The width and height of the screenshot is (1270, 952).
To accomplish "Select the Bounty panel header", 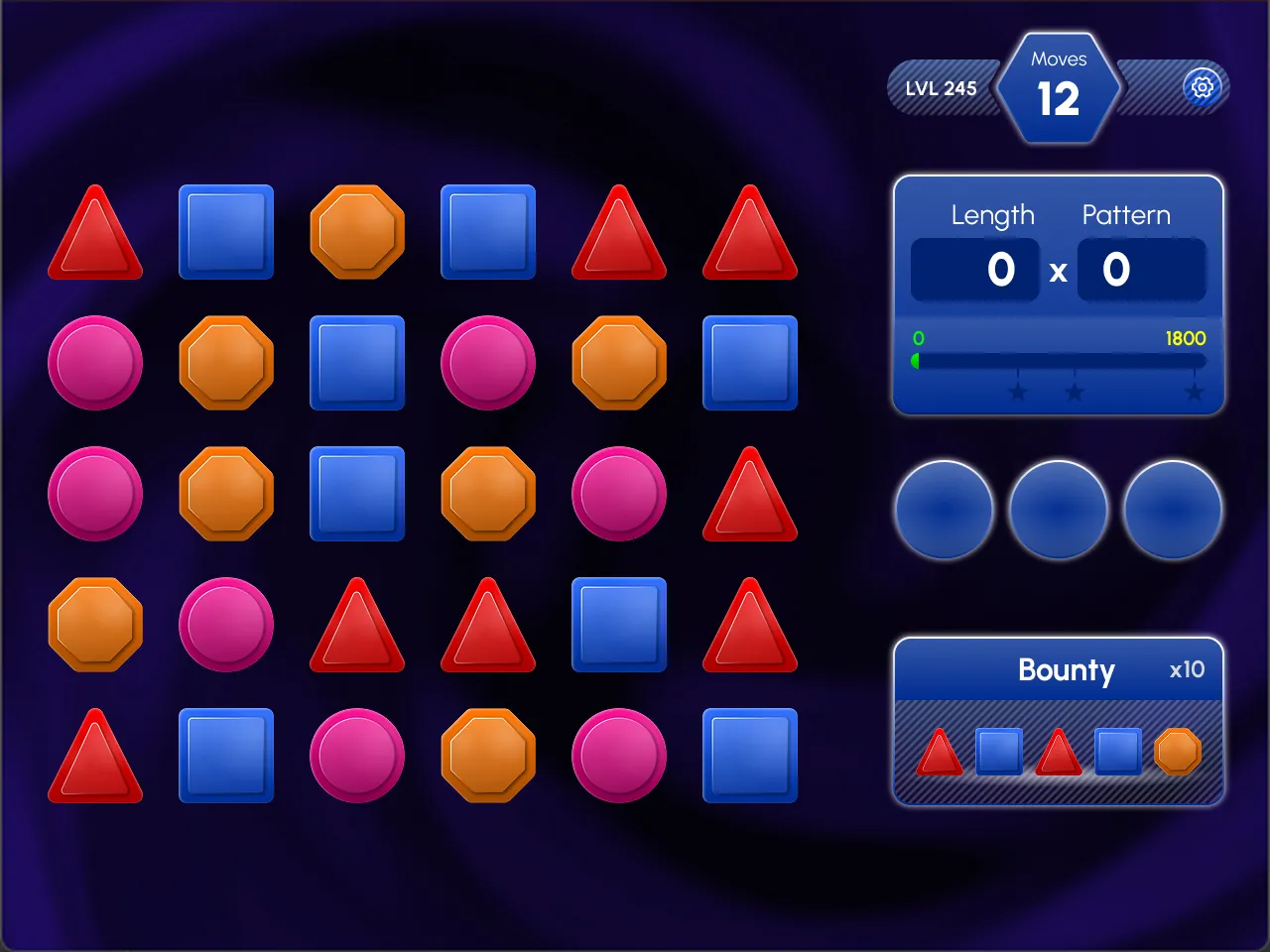I will coord(1067,671).
